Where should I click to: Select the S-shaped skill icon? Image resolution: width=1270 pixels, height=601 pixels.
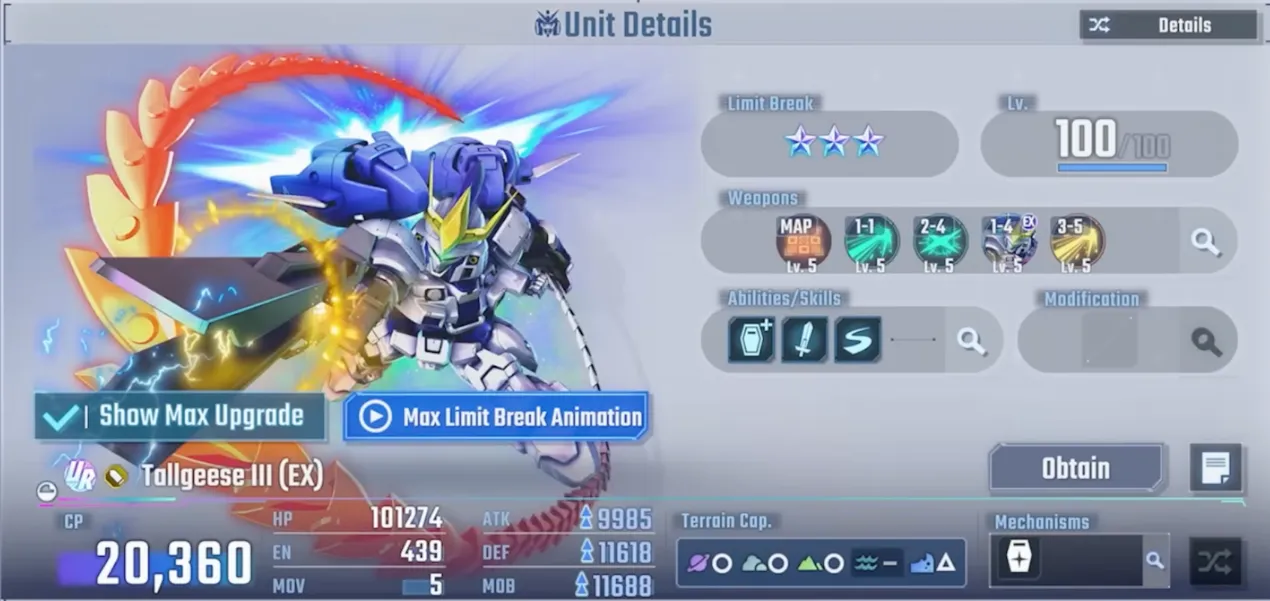point(857,340)
